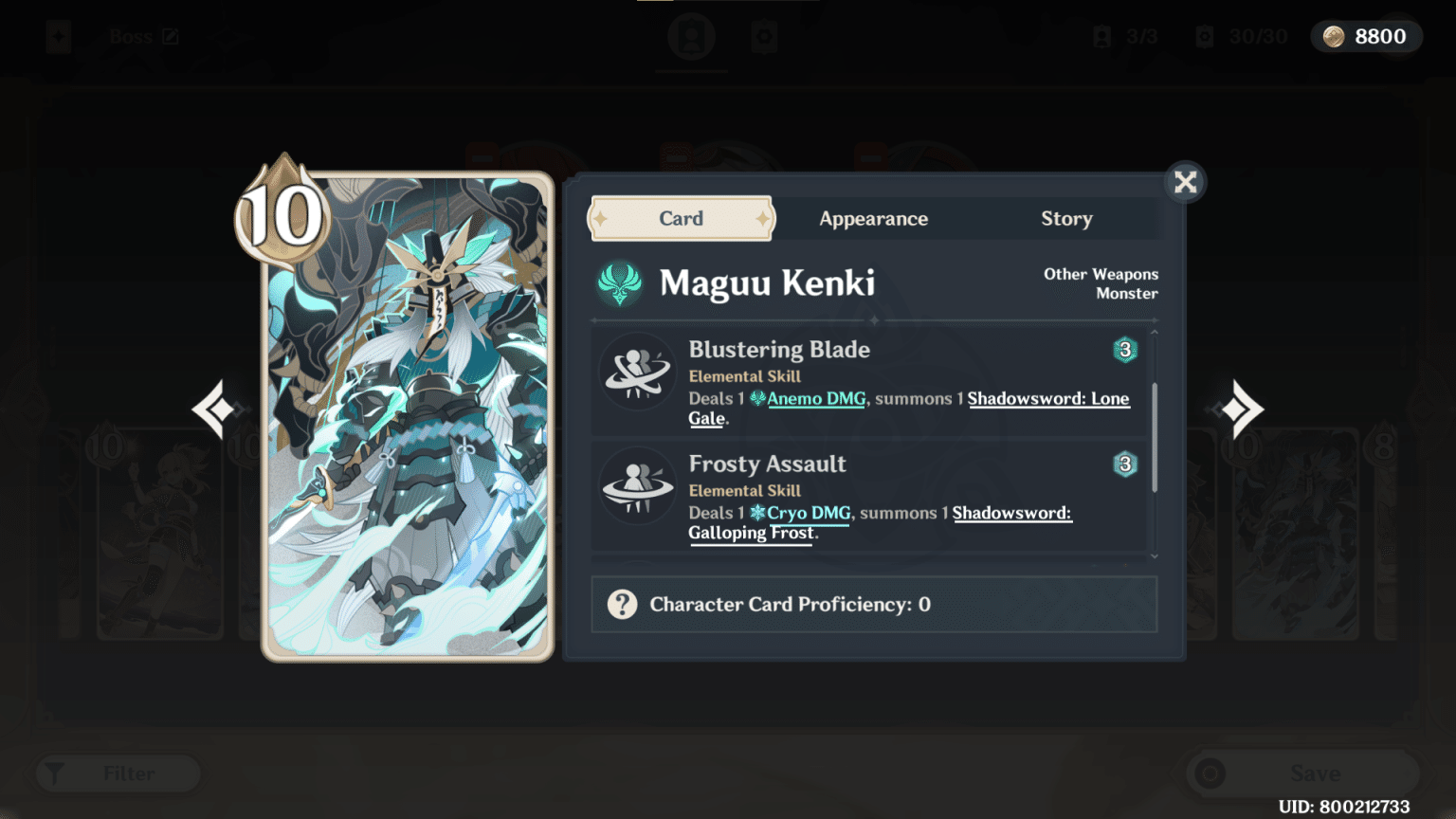Click the energy cost badge on Frosty Assault
The height and width of the screenshot is (819, 1456).
click(1124, 464)
